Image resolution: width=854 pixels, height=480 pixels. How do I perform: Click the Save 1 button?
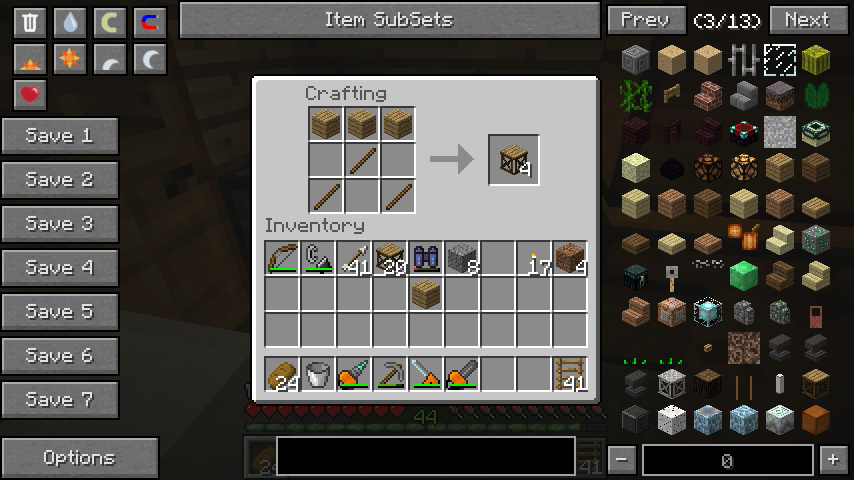(60, 136)
